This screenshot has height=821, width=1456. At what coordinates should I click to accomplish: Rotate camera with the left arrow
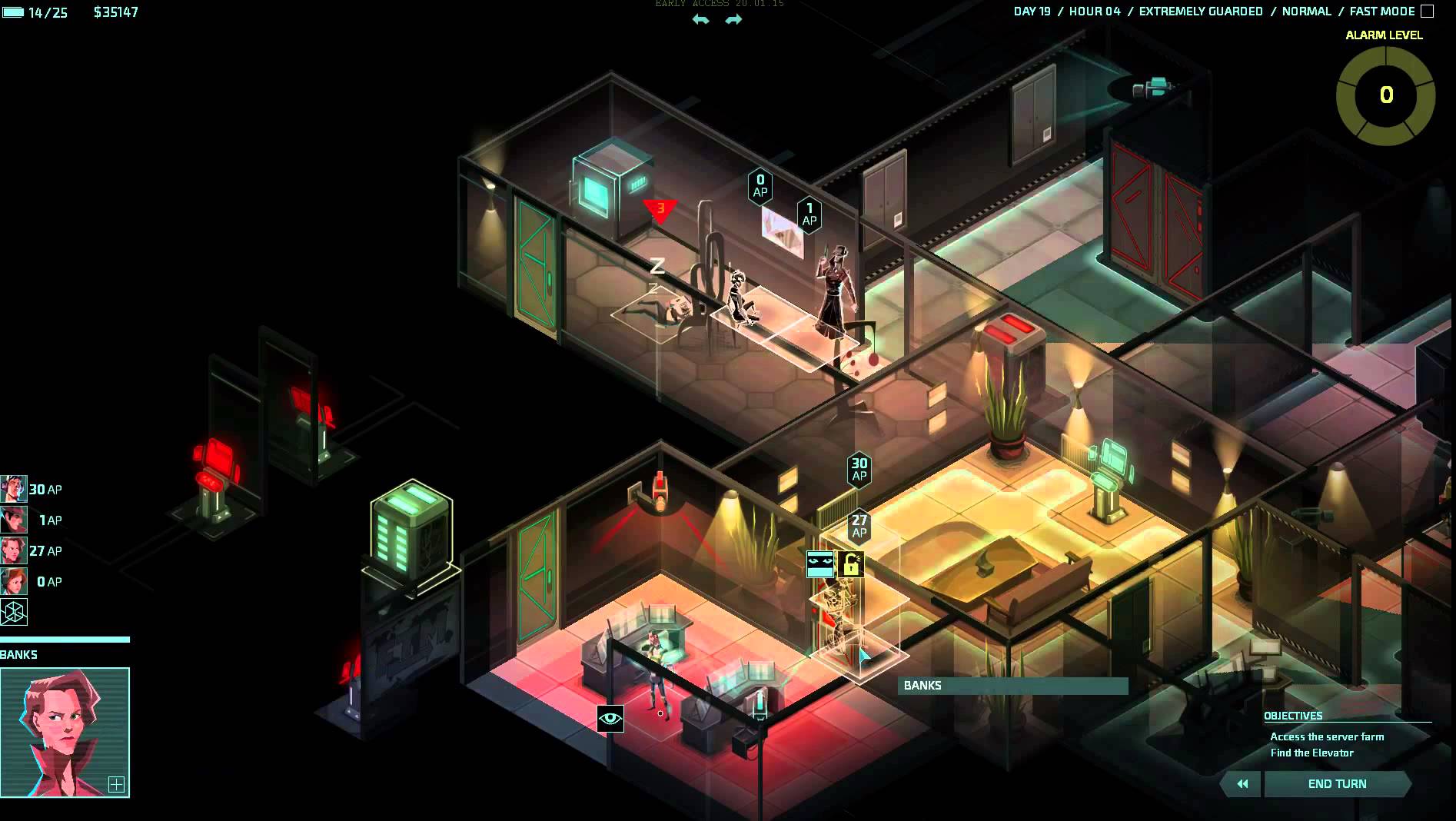(700, 20)
